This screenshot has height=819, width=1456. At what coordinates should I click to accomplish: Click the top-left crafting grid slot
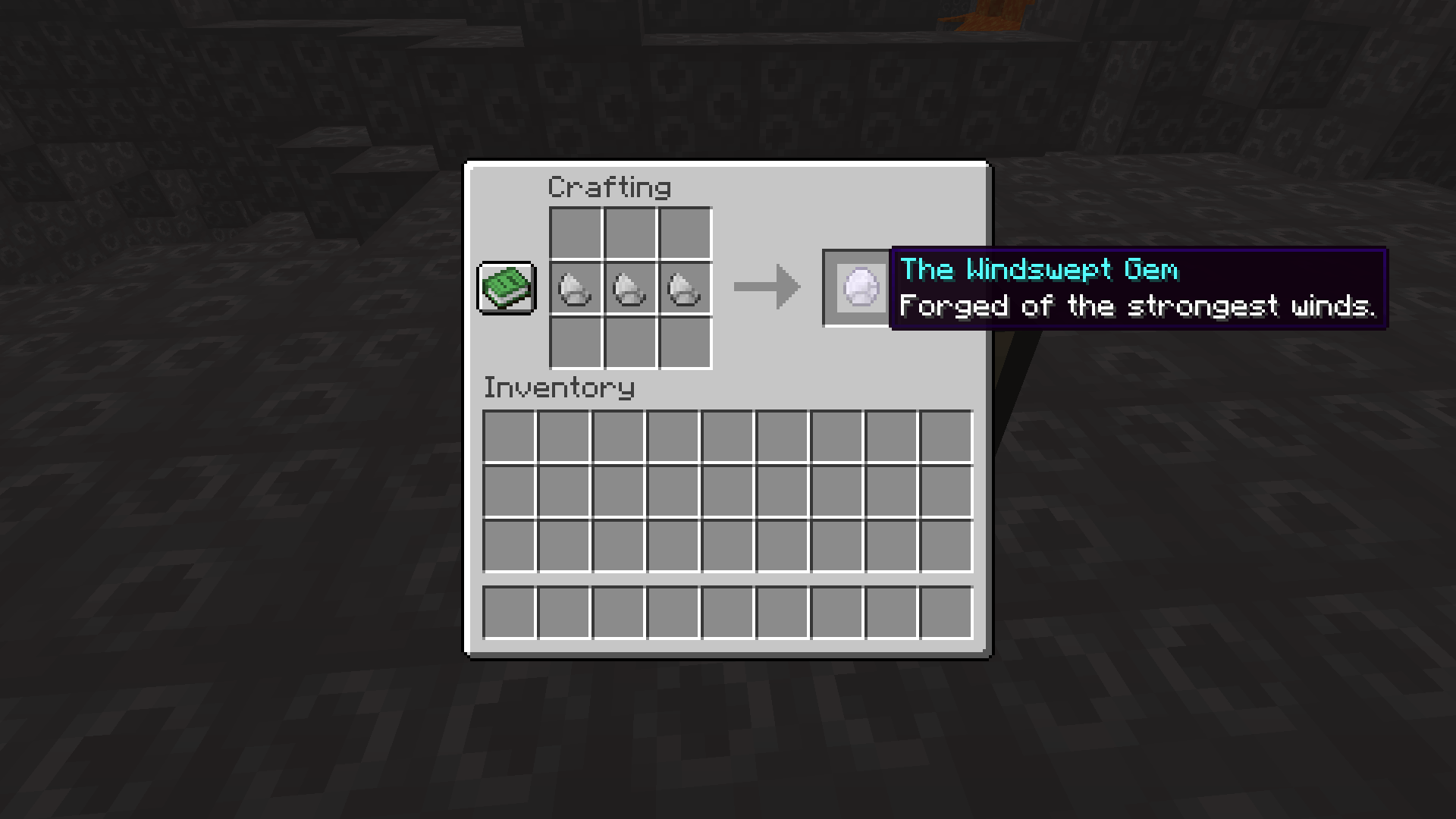pos(575,234)
